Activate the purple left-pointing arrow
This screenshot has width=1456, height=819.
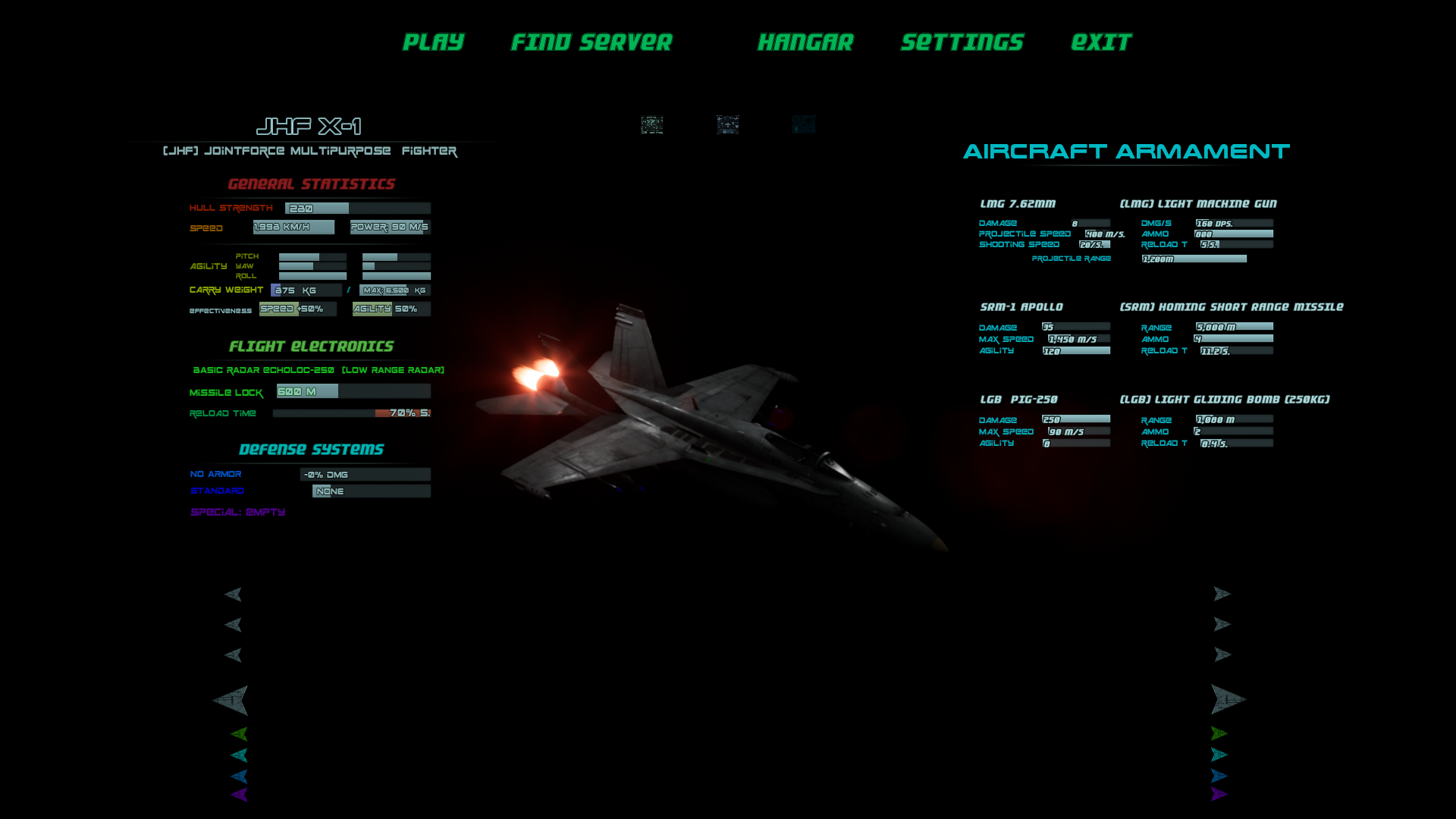coord(240,794)
